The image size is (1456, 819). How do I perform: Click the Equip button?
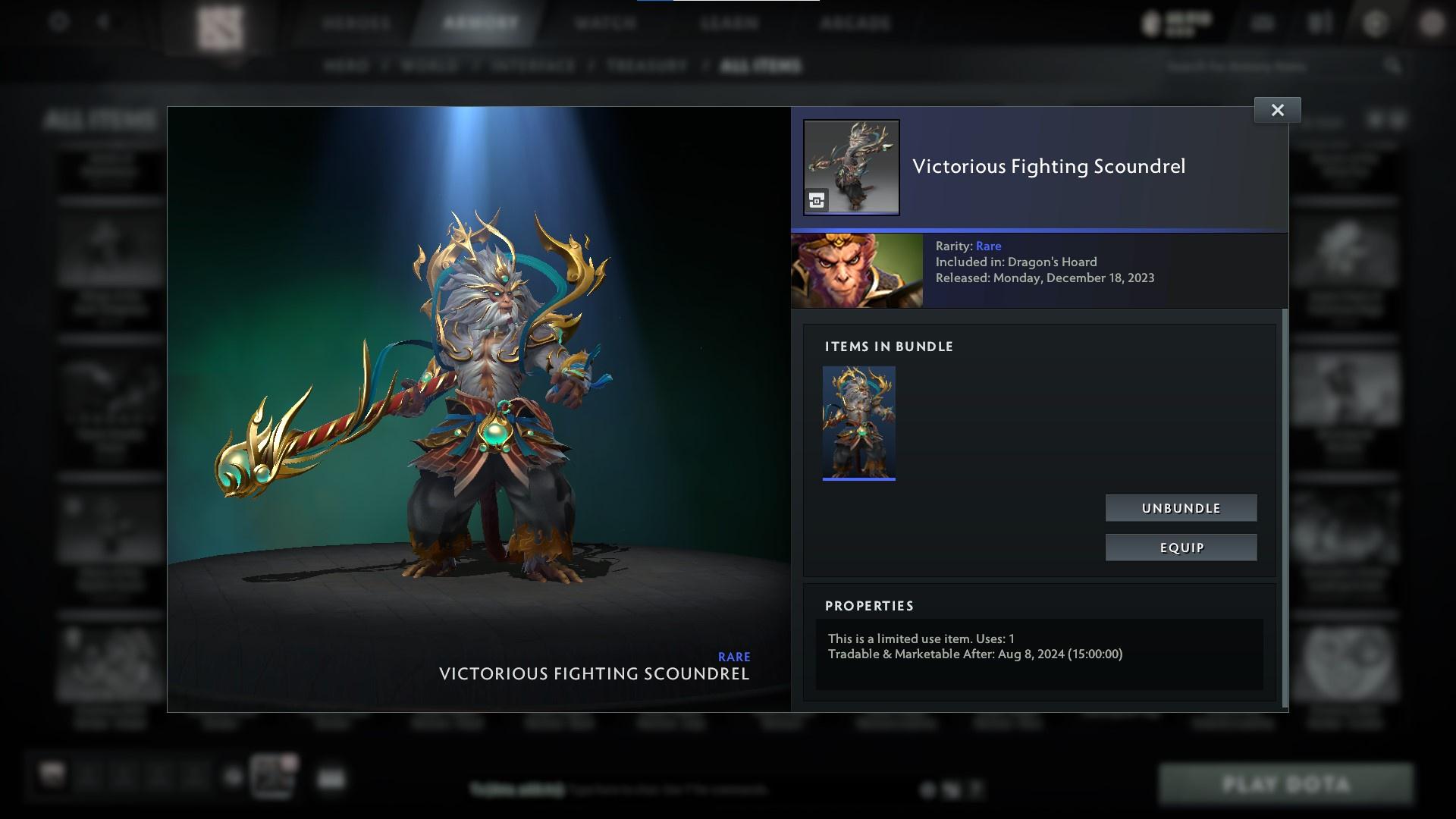pyautogui.click(x=1180, y=547)
